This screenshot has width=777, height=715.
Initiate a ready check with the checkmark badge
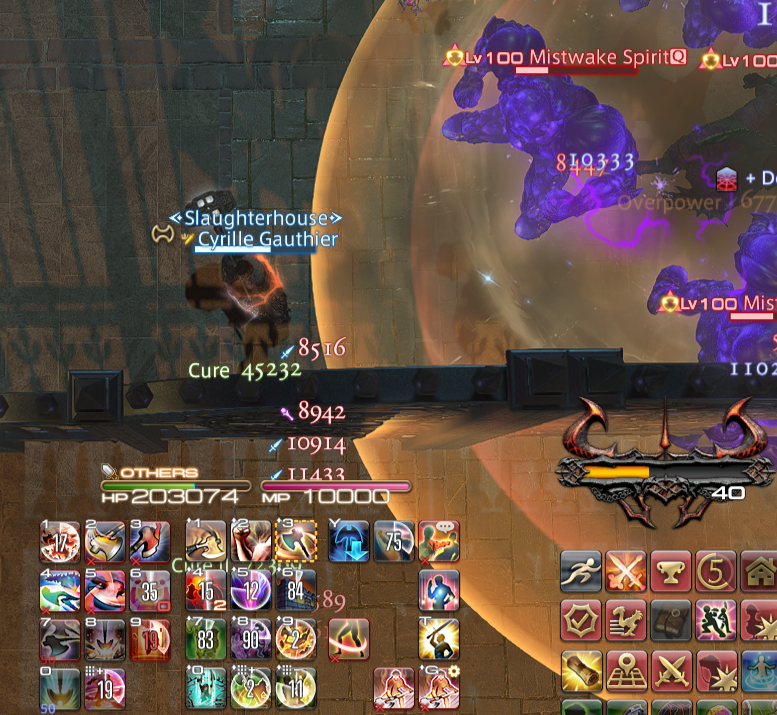[x=582, y=620]
